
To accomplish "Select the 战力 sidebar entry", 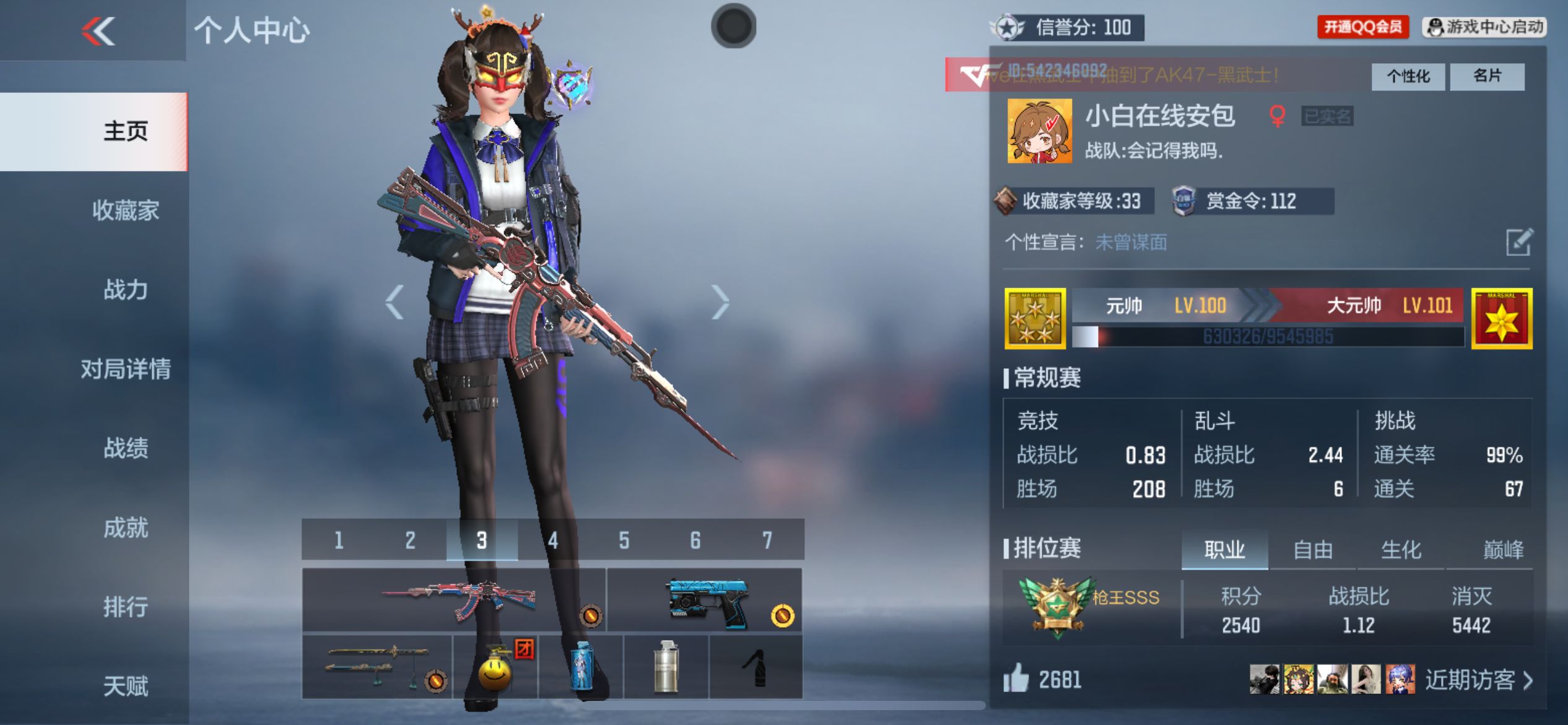I will 125,290.
